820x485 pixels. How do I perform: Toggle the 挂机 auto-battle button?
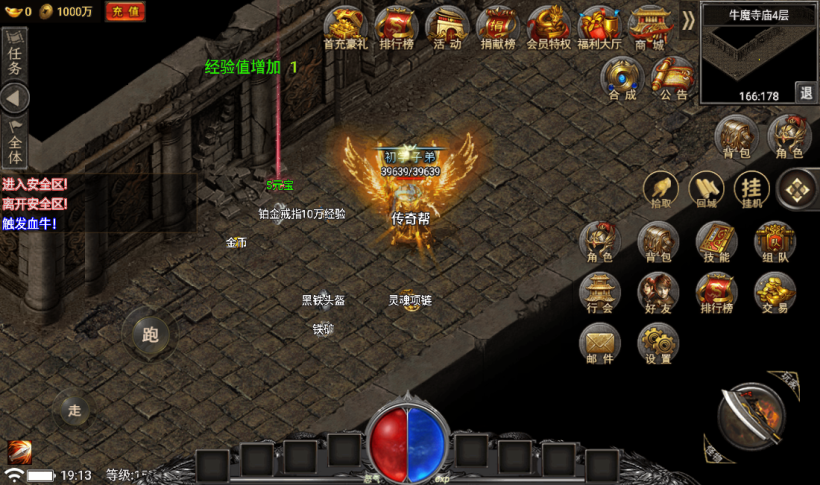pyautogui.click(x=751, y=188)
